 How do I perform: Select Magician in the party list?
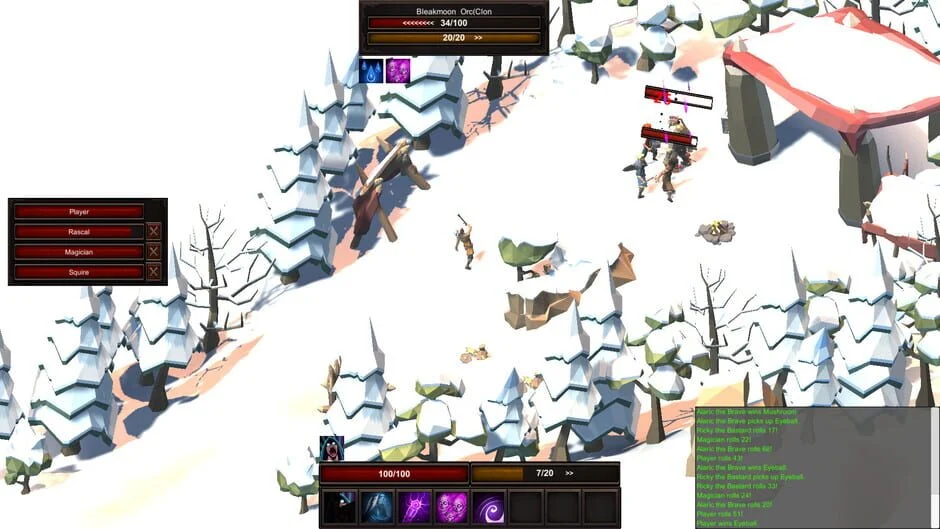79,252
